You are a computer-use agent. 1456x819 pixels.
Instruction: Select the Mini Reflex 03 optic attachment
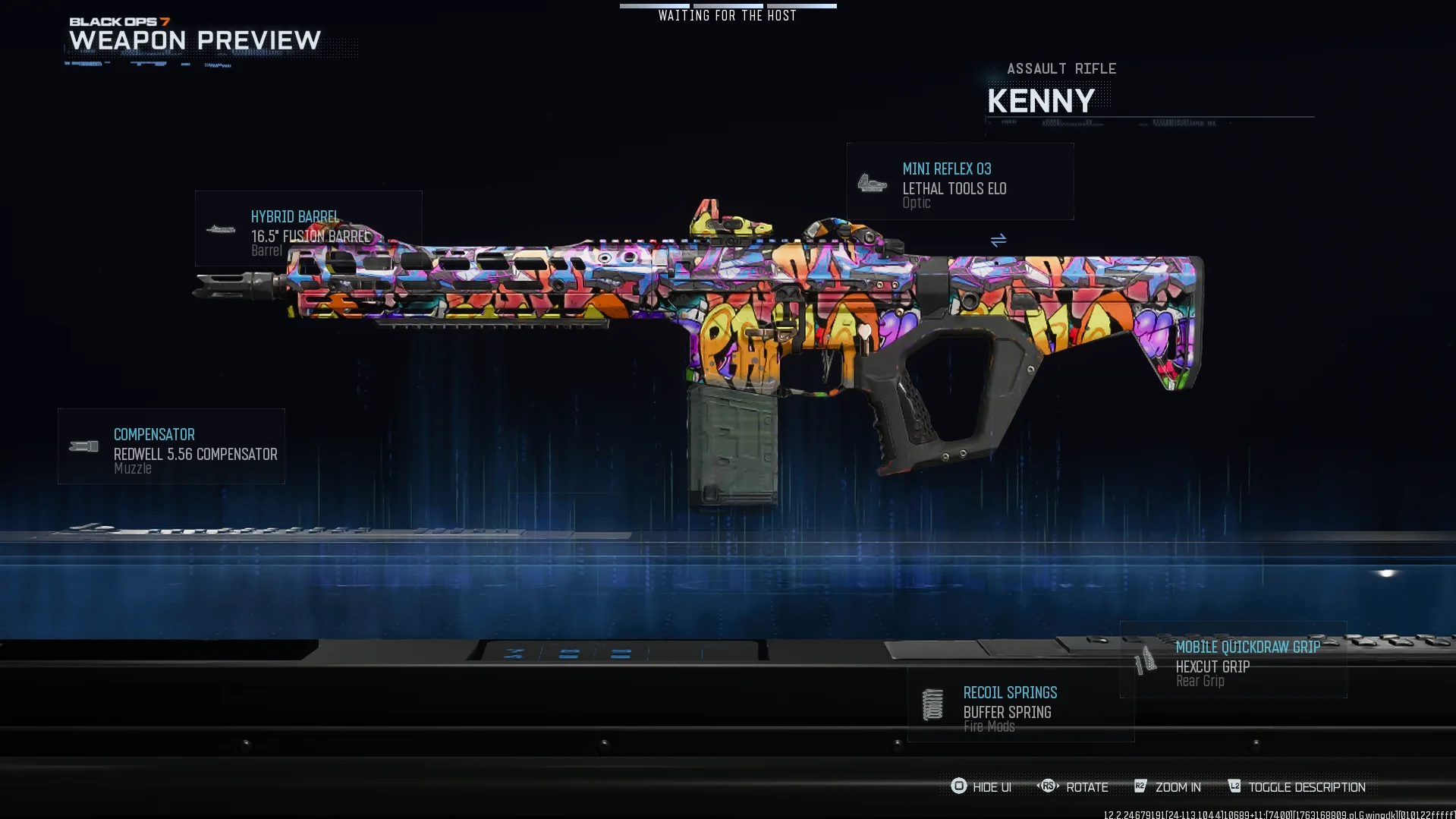tap(960, 182)
